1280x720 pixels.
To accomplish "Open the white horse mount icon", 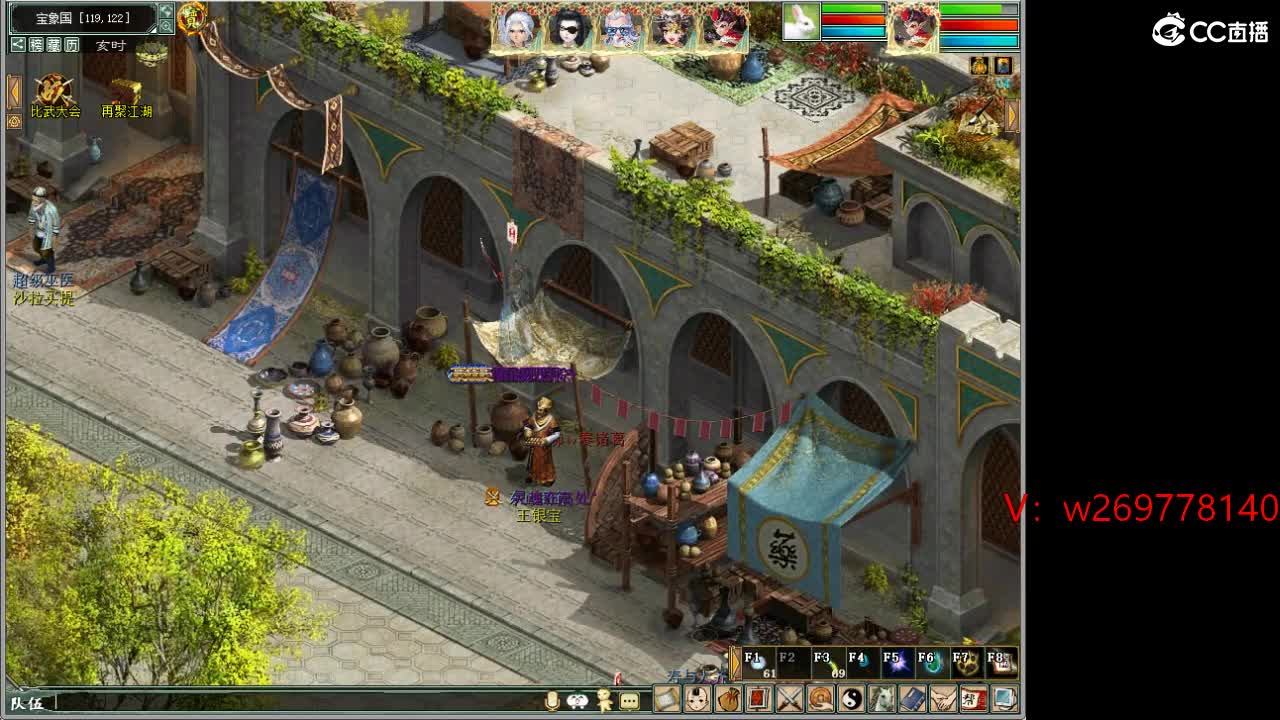I will (882, 698).
